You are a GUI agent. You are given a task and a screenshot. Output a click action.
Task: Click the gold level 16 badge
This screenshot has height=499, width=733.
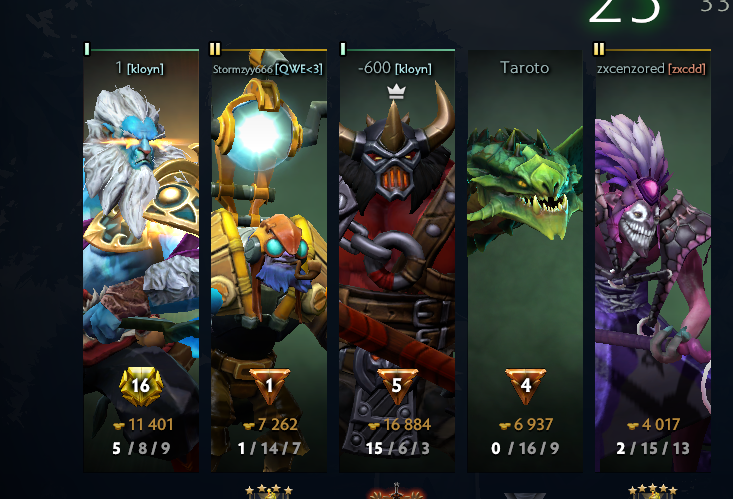141,385
